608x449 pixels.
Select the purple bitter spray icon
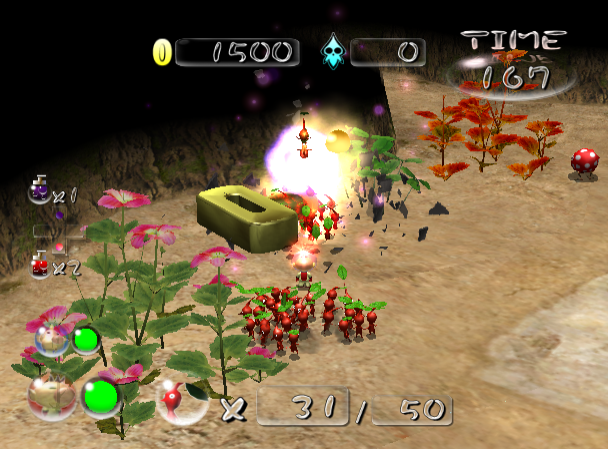coord(39,189)
